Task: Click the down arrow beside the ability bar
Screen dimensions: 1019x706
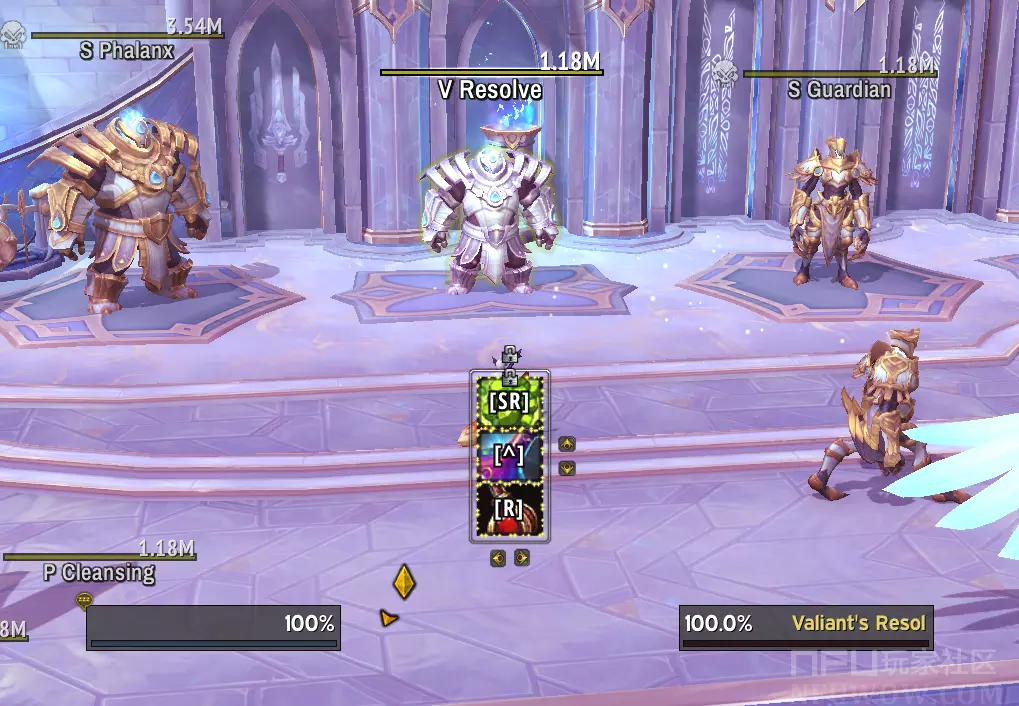Action: (567, 467)
